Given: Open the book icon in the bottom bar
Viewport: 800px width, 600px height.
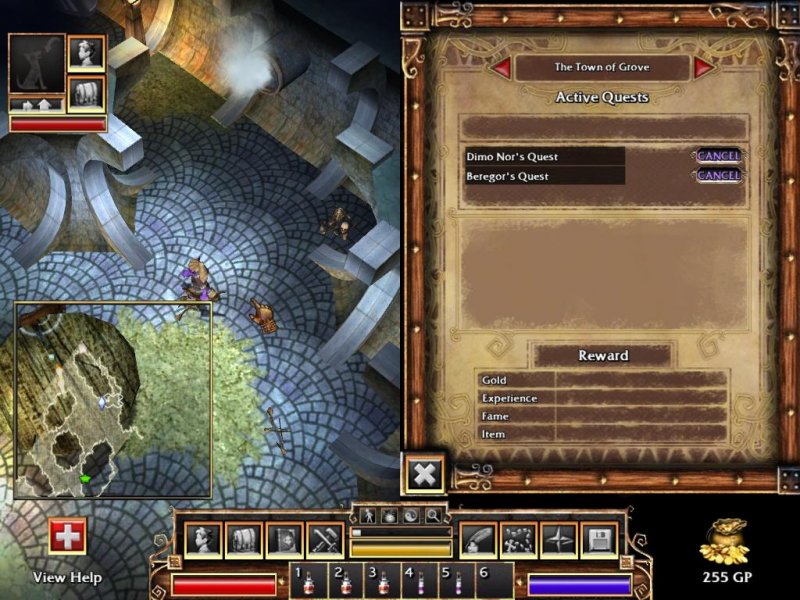Looking at the screenshot, I should tap(285, 540).
